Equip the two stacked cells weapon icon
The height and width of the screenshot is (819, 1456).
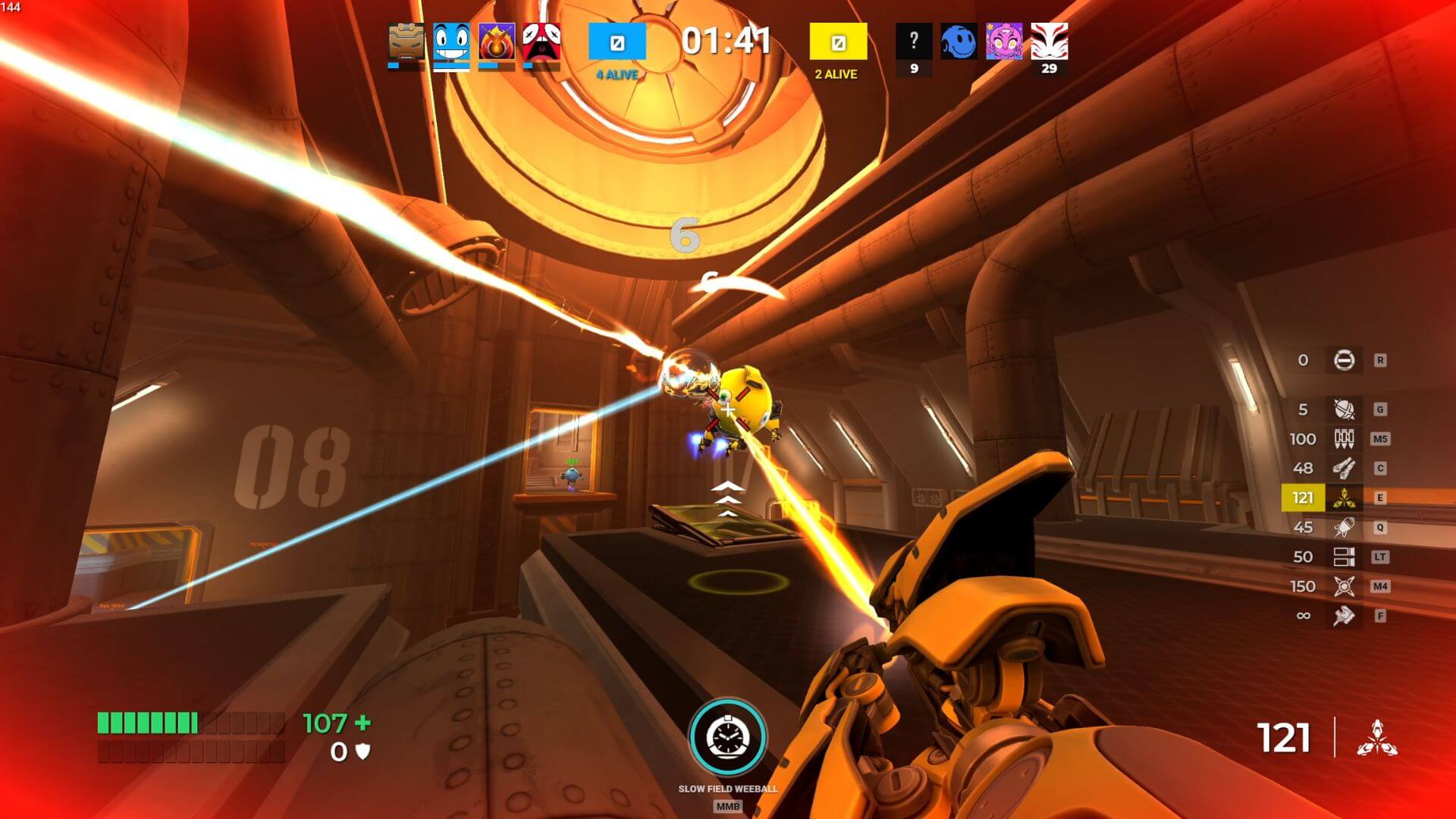click(1344, 557)
